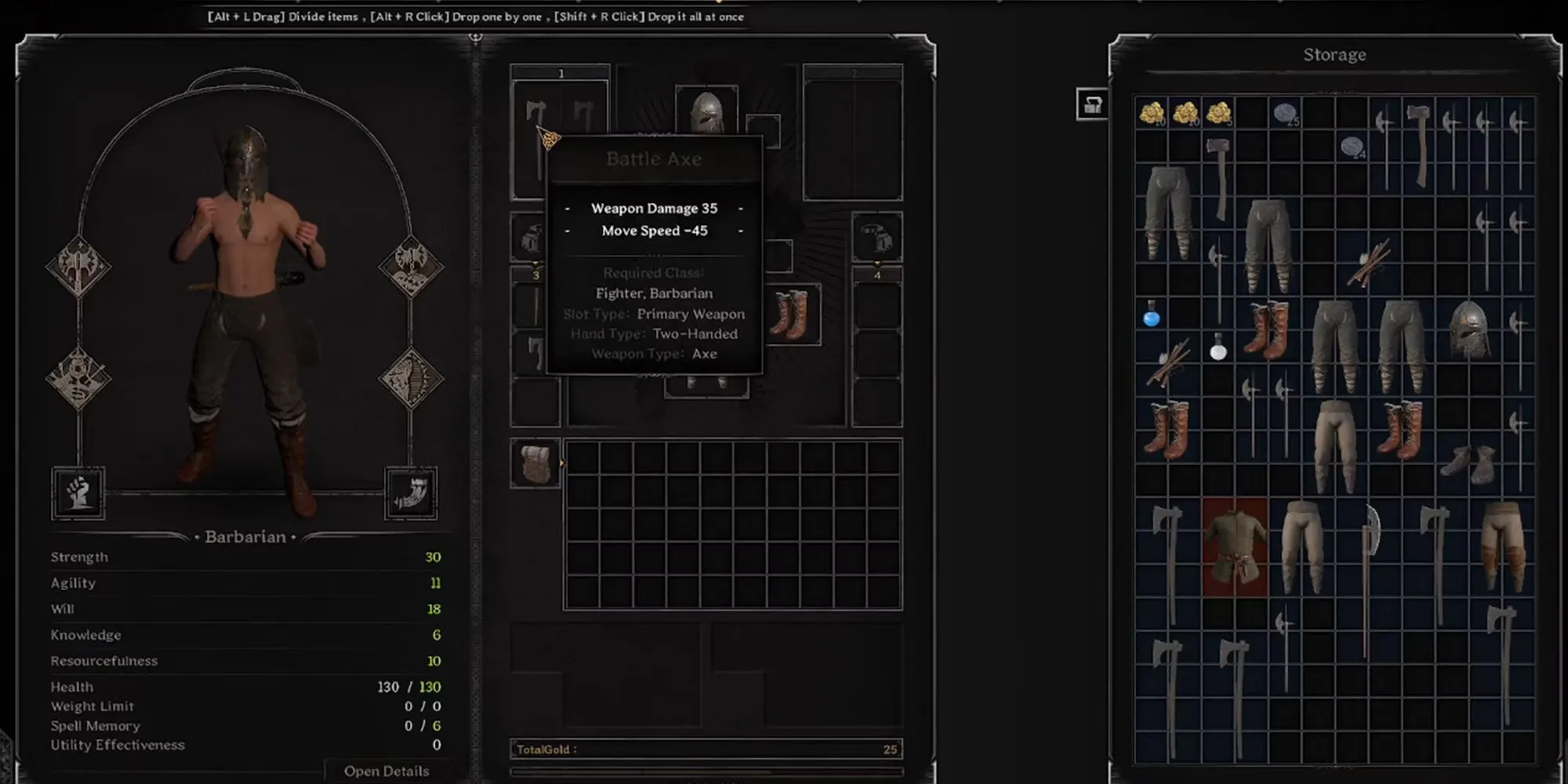Open Details of character stats
1568x784 pixels.
click(386, 771)
